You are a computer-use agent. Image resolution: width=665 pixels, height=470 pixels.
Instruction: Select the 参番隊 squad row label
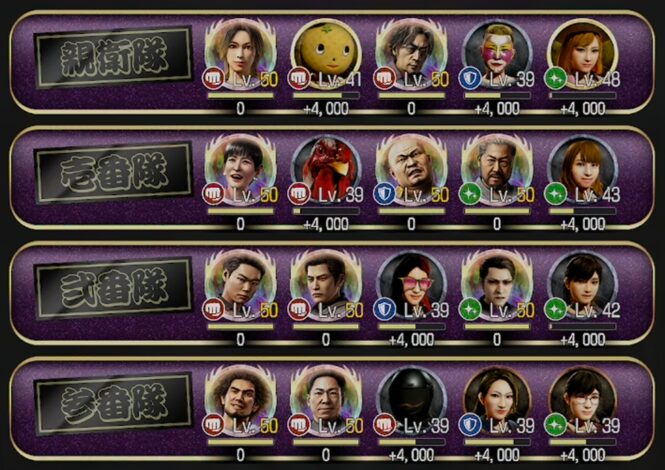point(112,404)
